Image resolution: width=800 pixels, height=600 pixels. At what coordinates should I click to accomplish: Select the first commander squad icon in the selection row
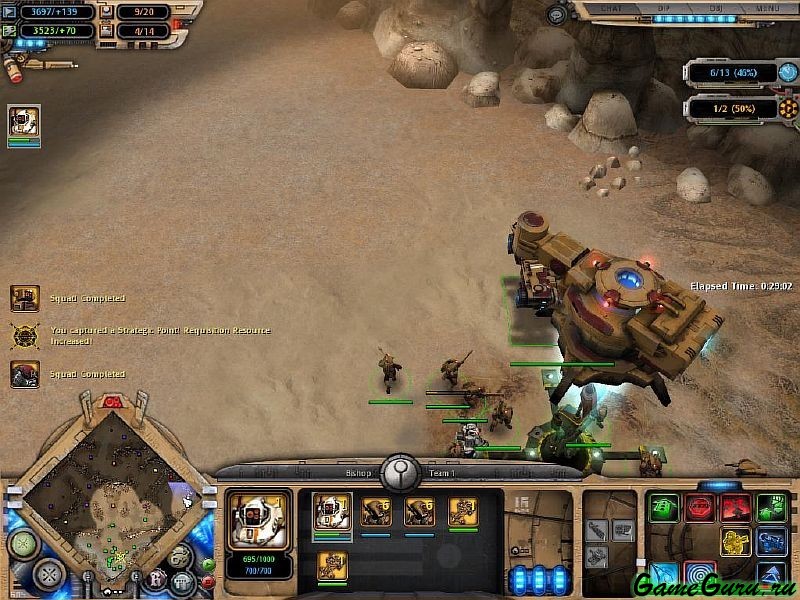332,512
